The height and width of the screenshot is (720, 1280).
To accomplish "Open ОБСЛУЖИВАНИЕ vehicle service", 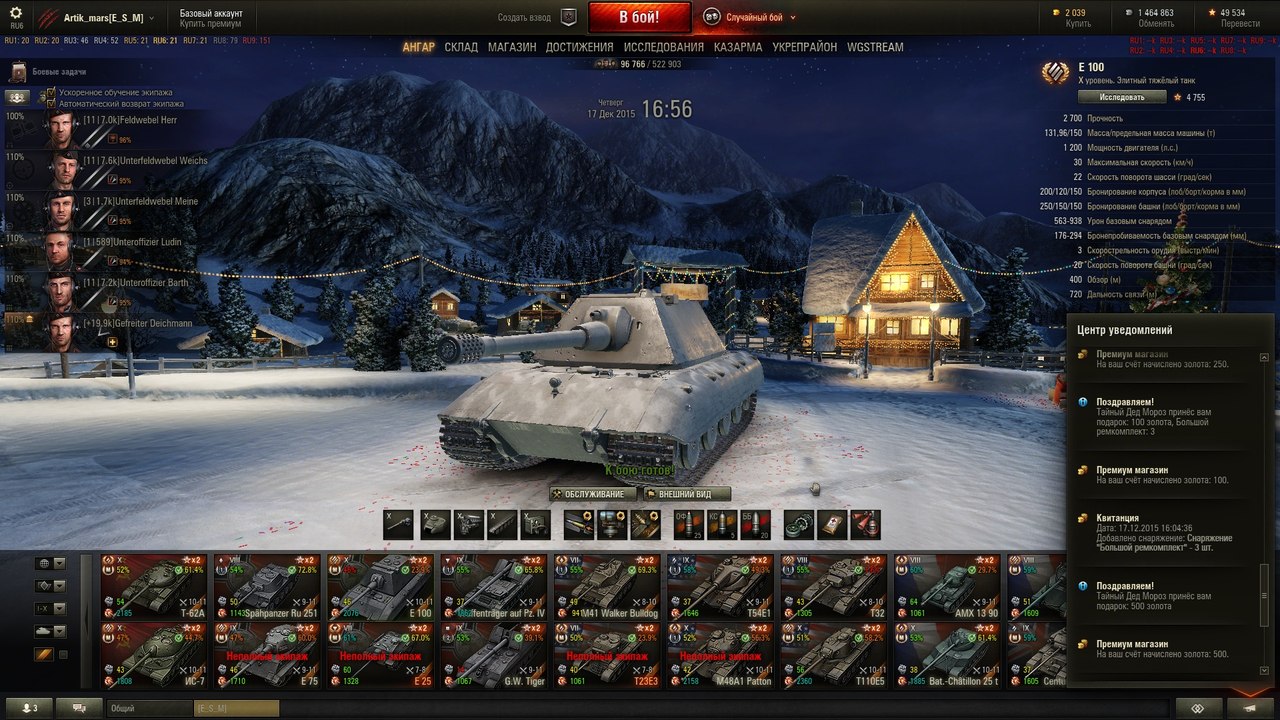I will click(593, 494).
